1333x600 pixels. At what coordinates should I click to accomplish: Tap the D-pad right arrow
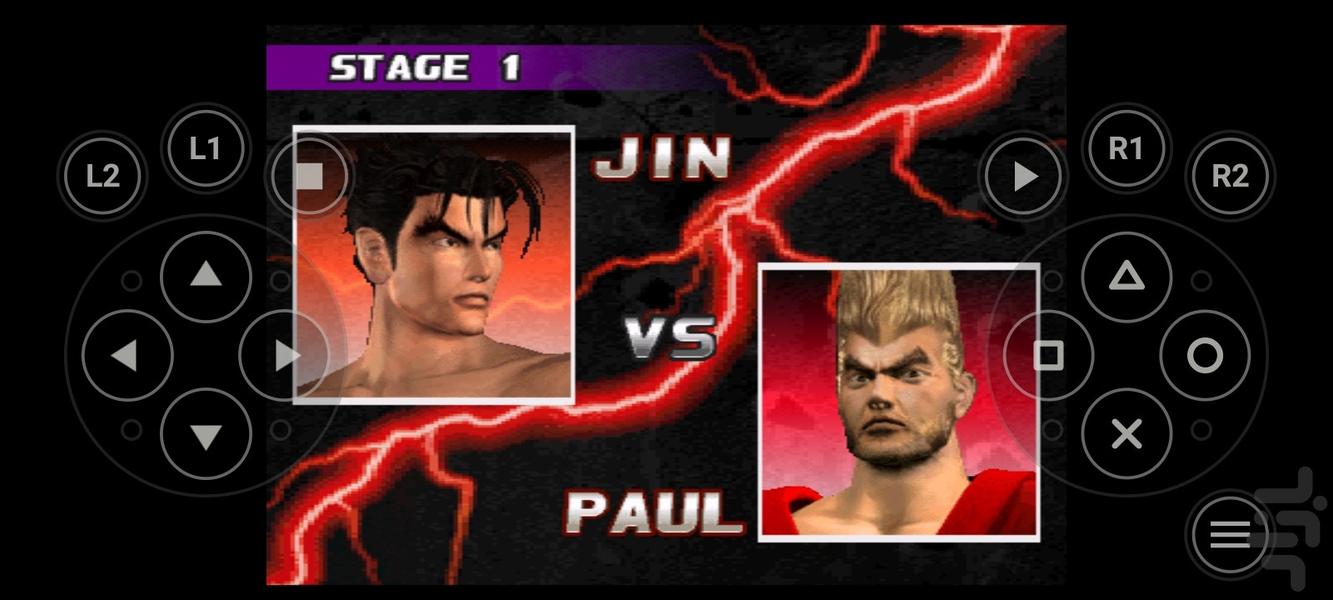[x=284, y=355]
